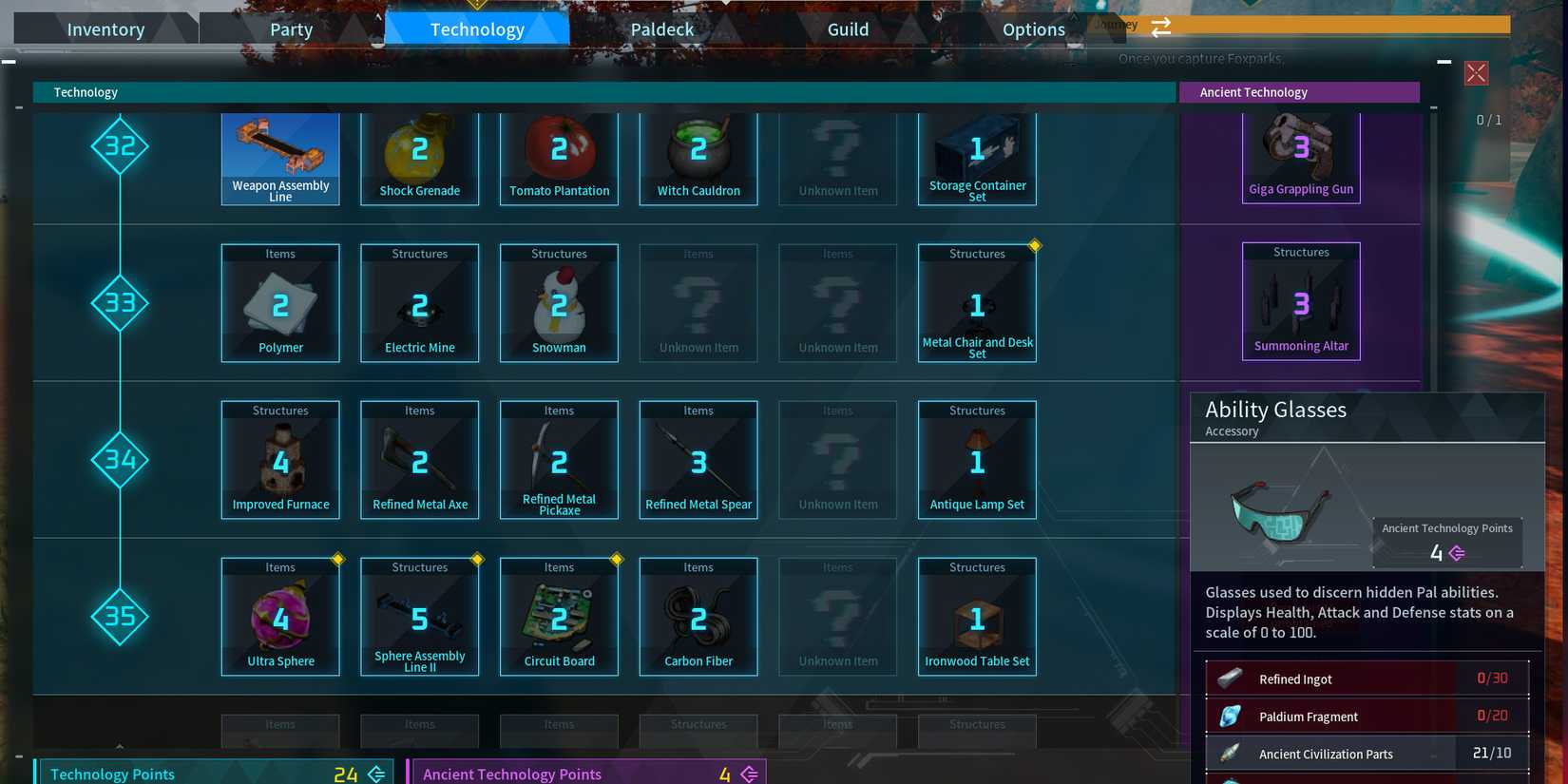Select the Ancient Technology header

(x=1300, y=92)
